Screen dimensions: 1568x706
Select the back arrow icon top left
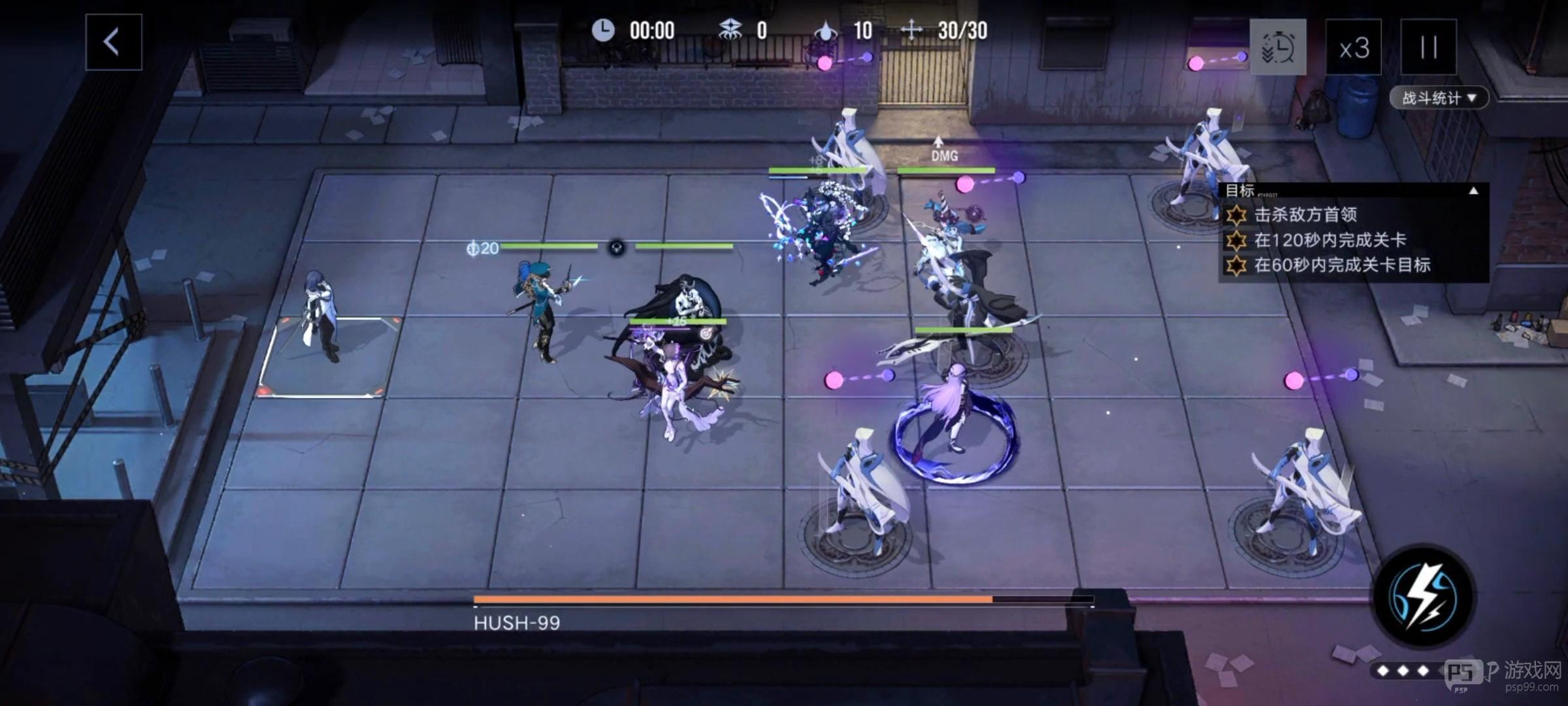(x=112, y=42)
